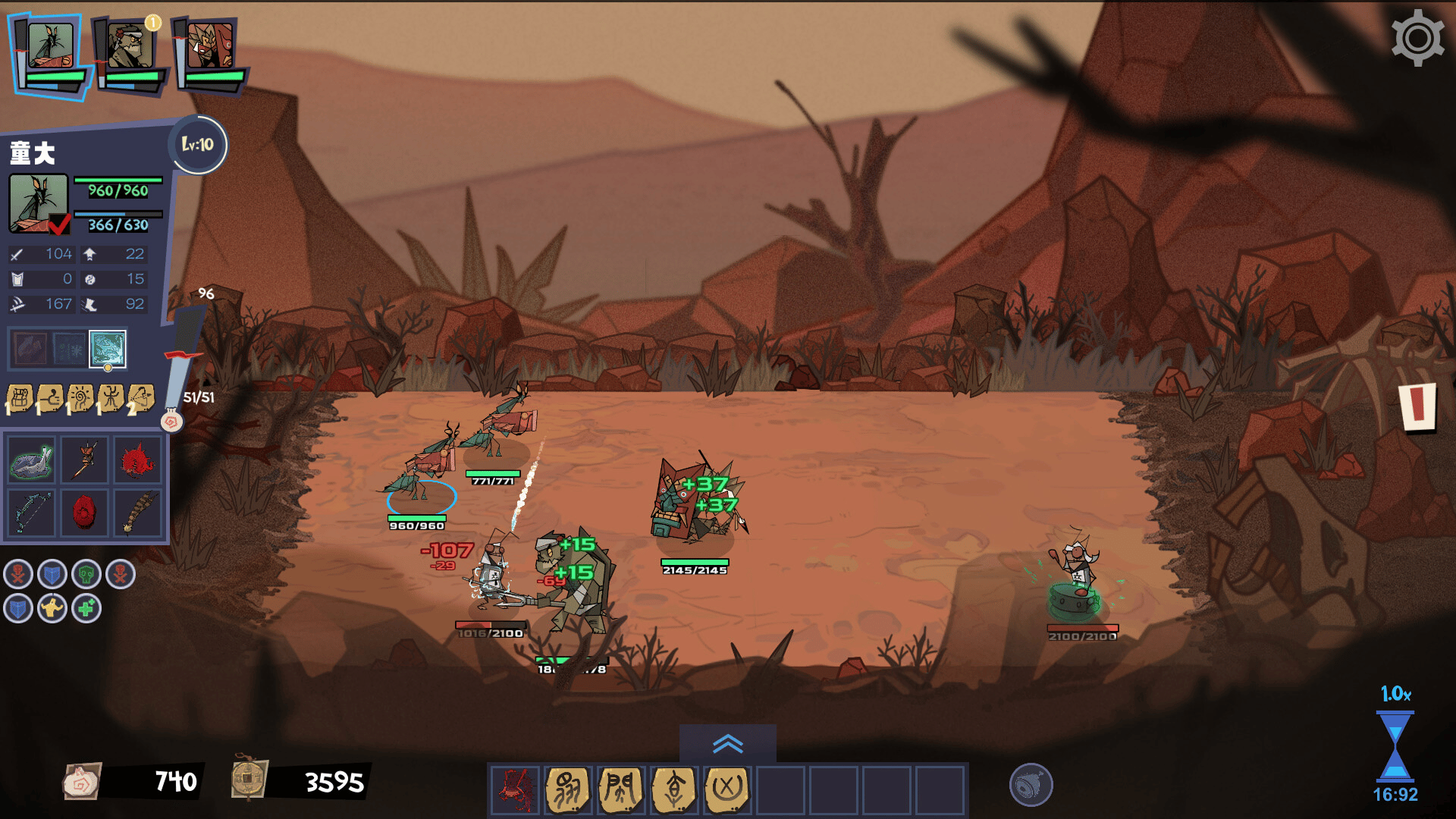Click the green skull status icon
This screenshot has height=819, width=1456.
pyautogui.click(x=86, y=575)
